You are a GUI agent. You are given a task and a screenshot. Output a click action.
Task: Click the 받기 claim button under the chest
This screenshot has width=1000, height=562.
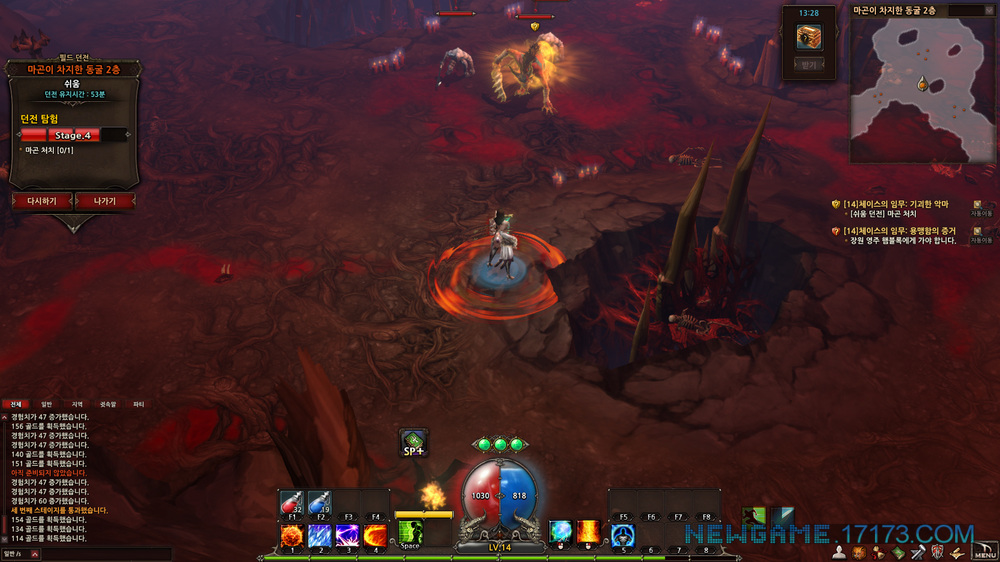click(x=808, y=64)
